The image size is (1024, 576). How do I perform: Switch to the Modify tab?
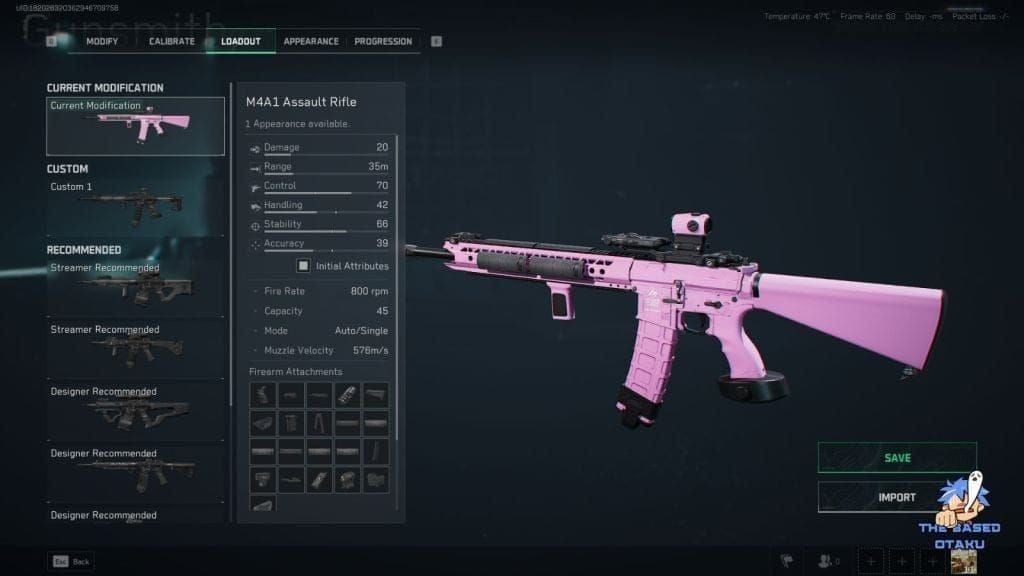tap(102, 41)
